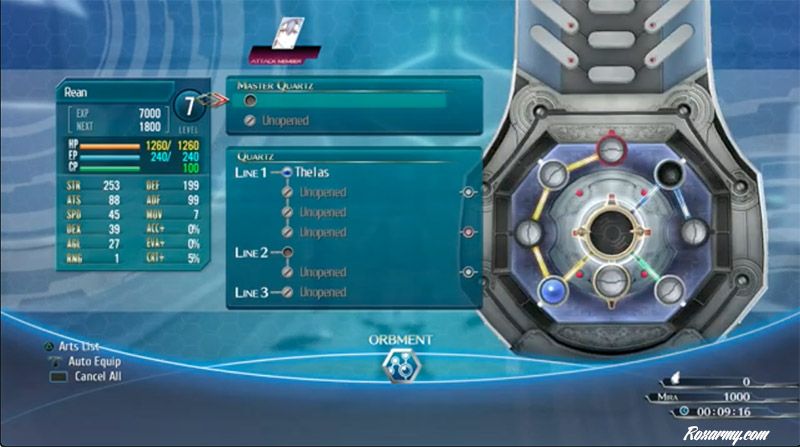
Task: Activate Auto Equip
Action: pyautogui.click(x=86, y=361)
